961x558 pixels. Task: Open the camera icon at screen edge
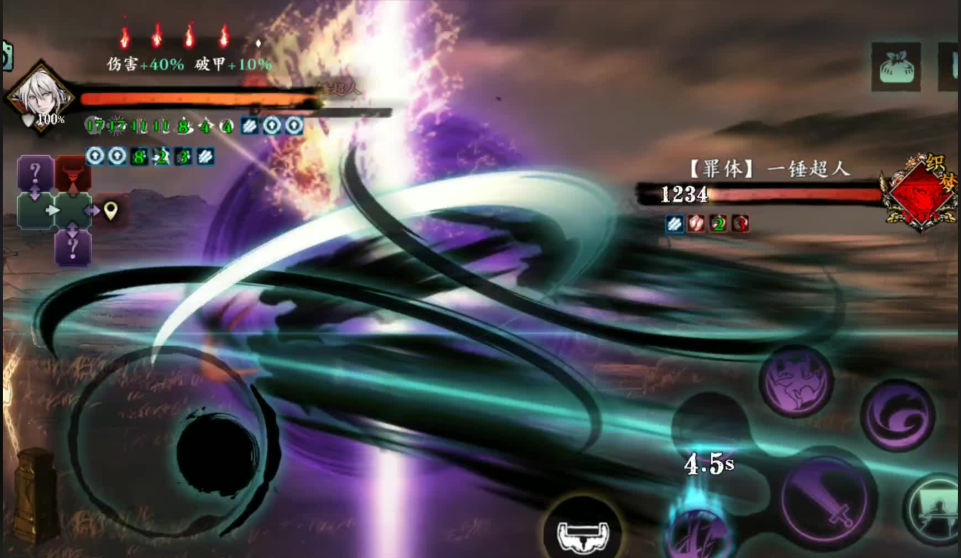[4, 55]
